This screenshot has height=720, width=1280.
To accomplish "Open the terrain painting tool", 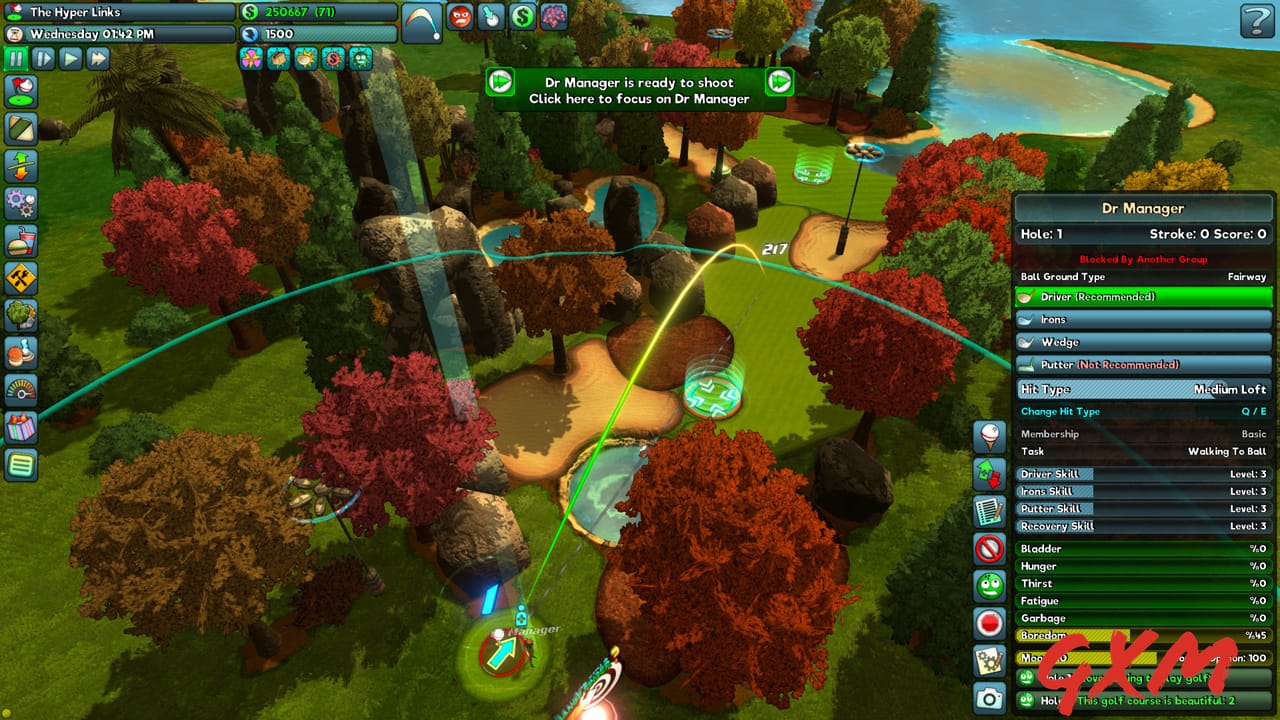I will tap(20, 128).
